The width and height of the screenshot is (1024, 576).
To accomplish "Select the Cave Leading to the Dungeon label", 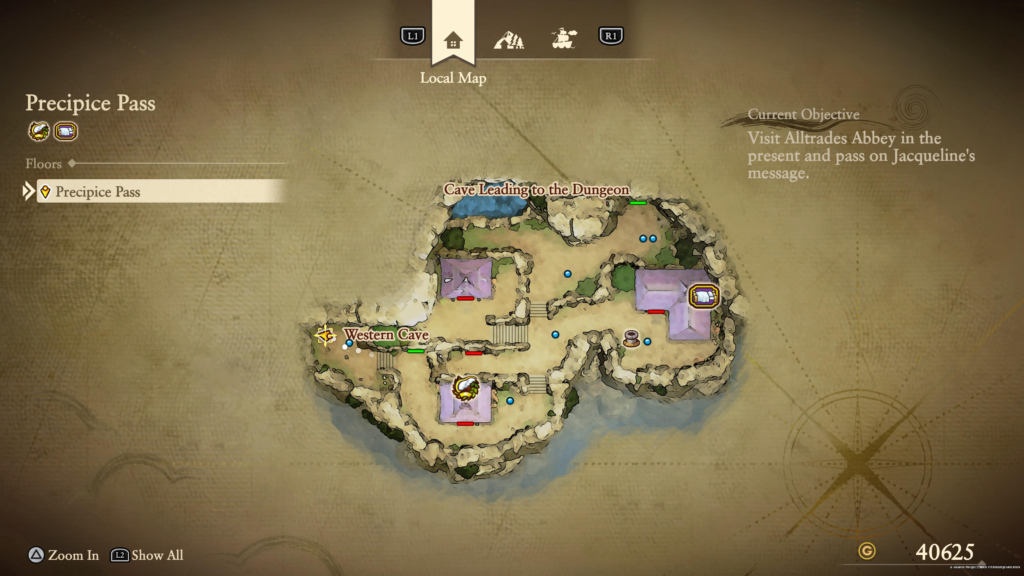I will [x=537, y=189].
